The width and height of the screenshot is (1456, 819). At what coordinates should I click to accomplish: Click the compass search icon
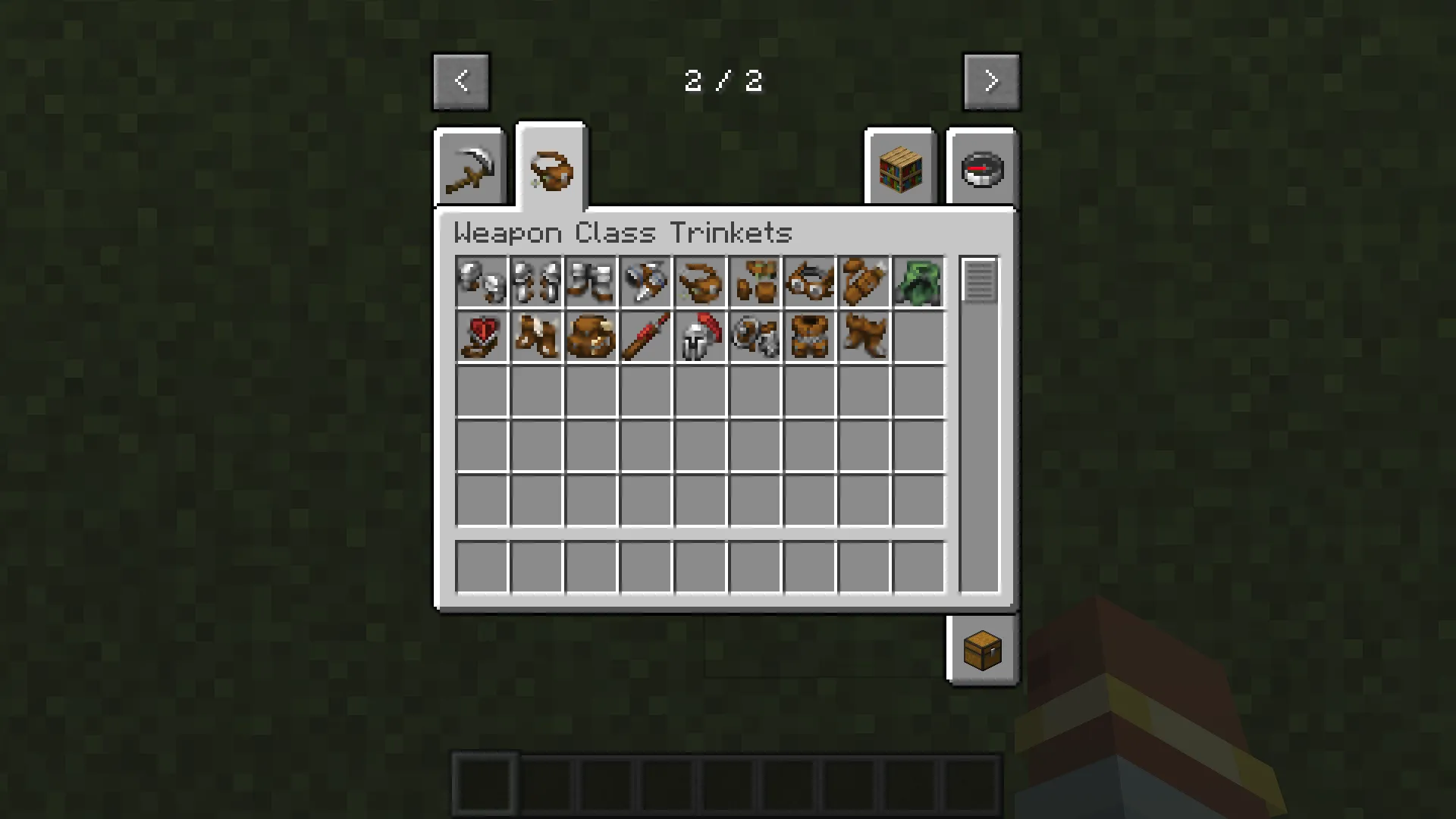click(x=982, y=167)
